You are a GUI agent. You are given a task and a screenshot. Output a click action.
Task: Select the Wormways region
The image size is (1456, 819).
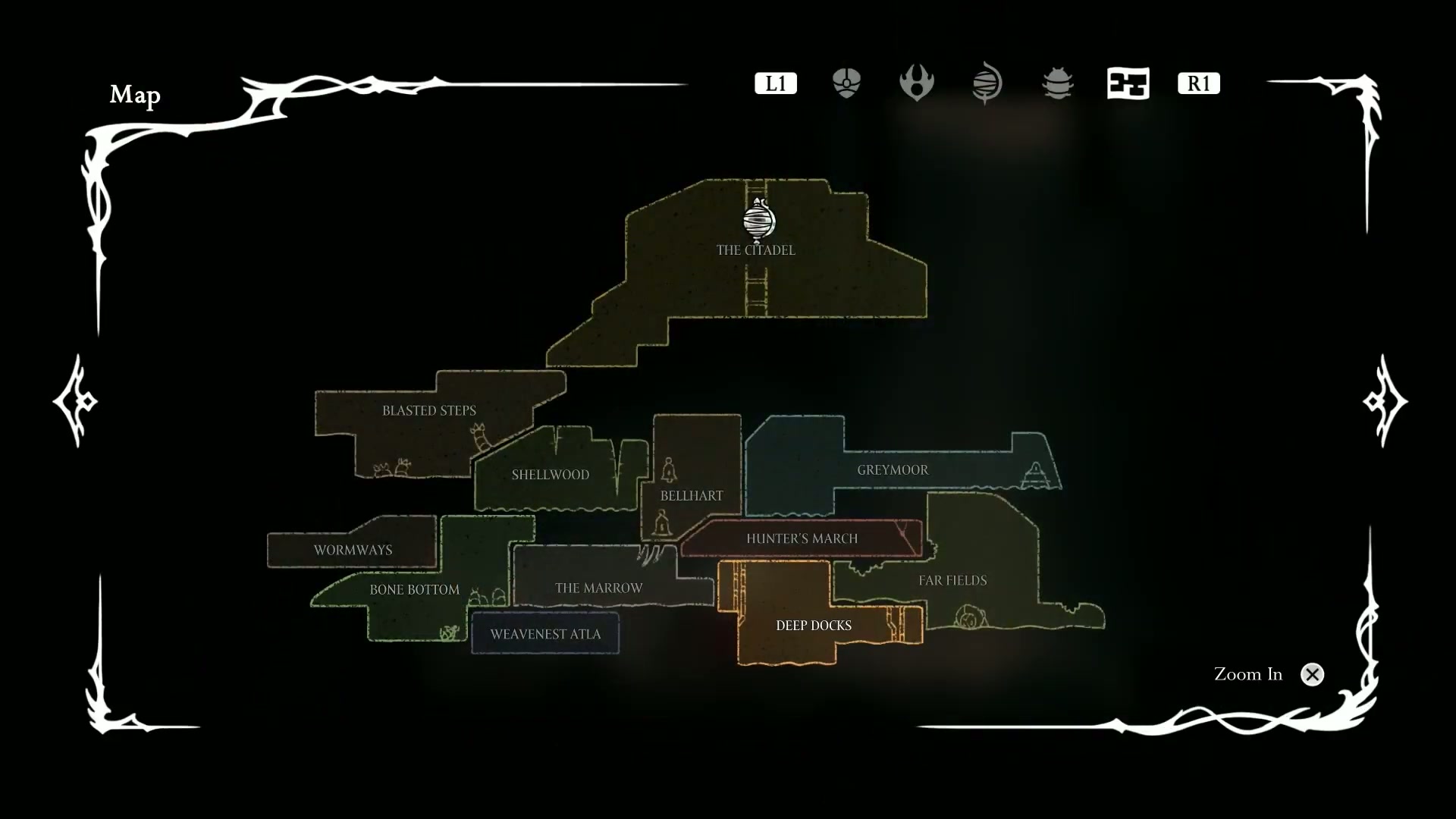(x=353, y=550)
